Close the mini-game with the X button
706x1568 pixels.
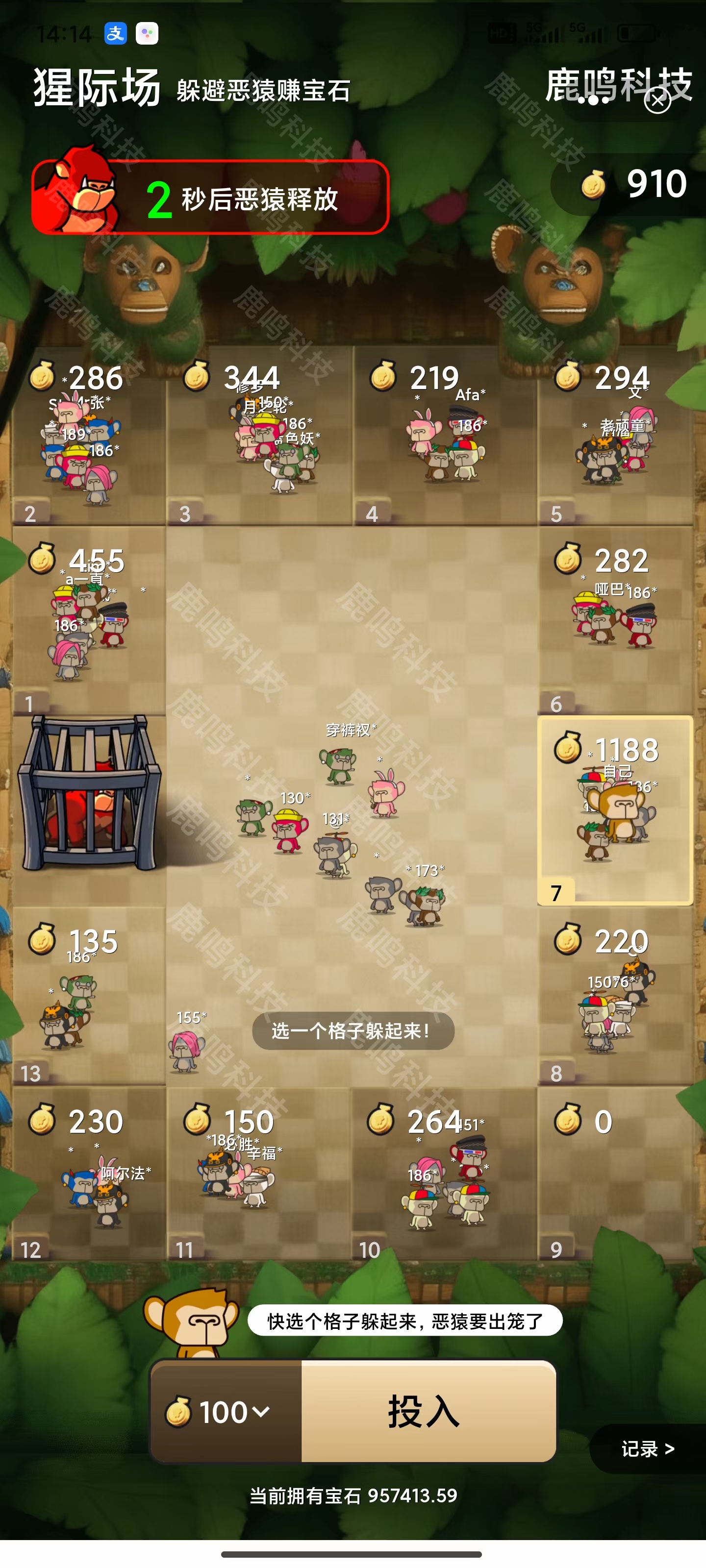[x=657, y=100]
